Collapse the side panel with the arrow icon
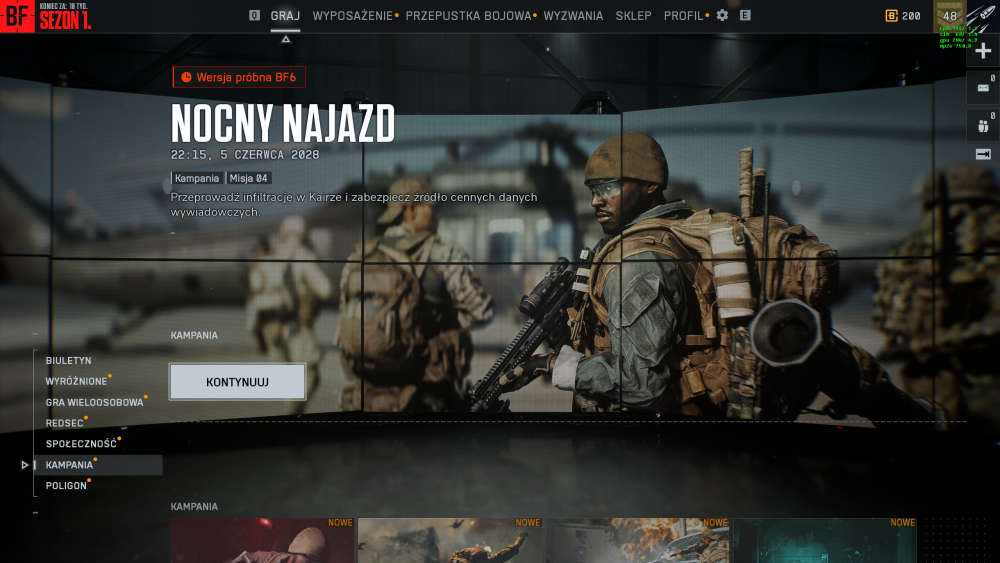 coord(983,154)
